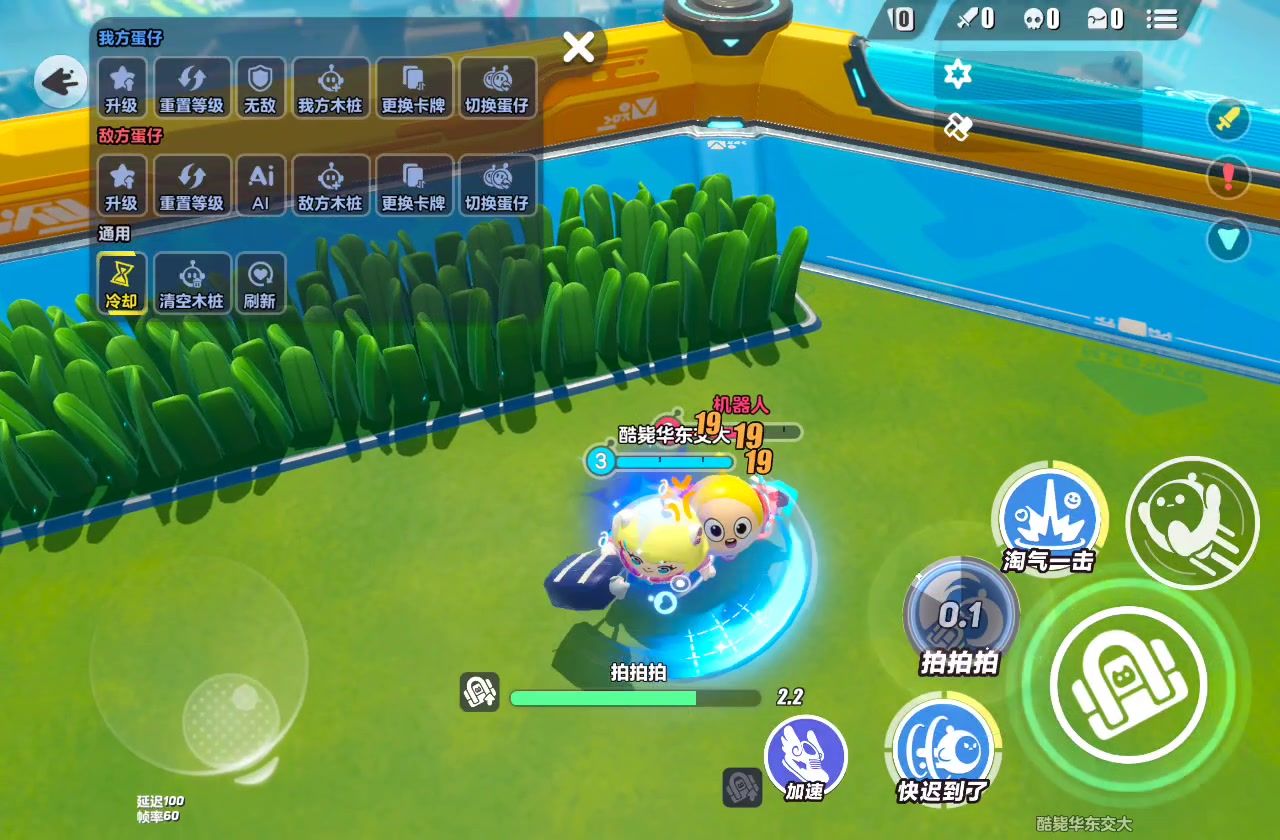1280x840 pixels.
Task: Expand the downward triangle icon
Action: coord(1228,239)
